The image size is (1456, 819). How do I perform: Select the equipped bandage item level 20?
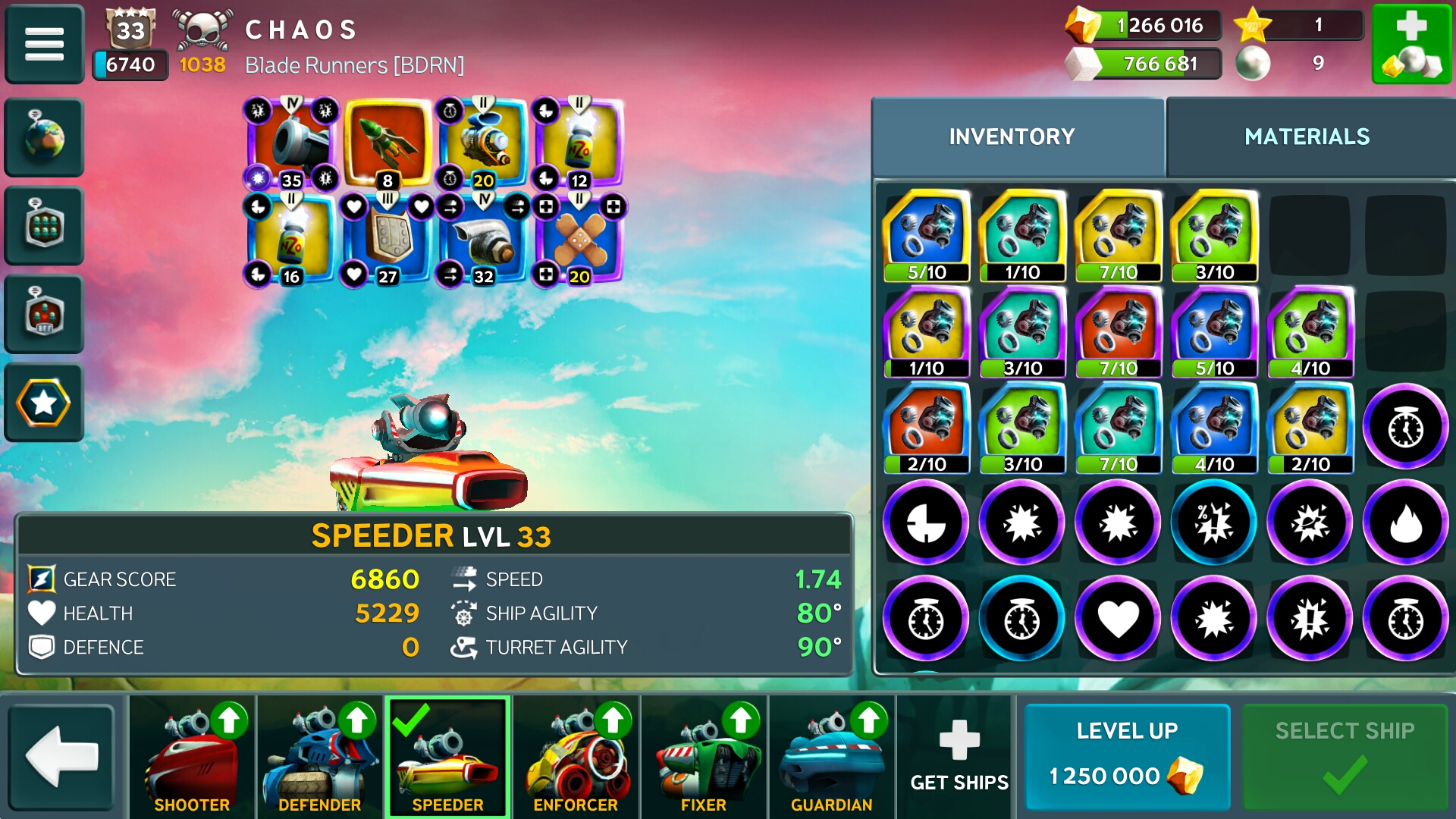[579, 240]
